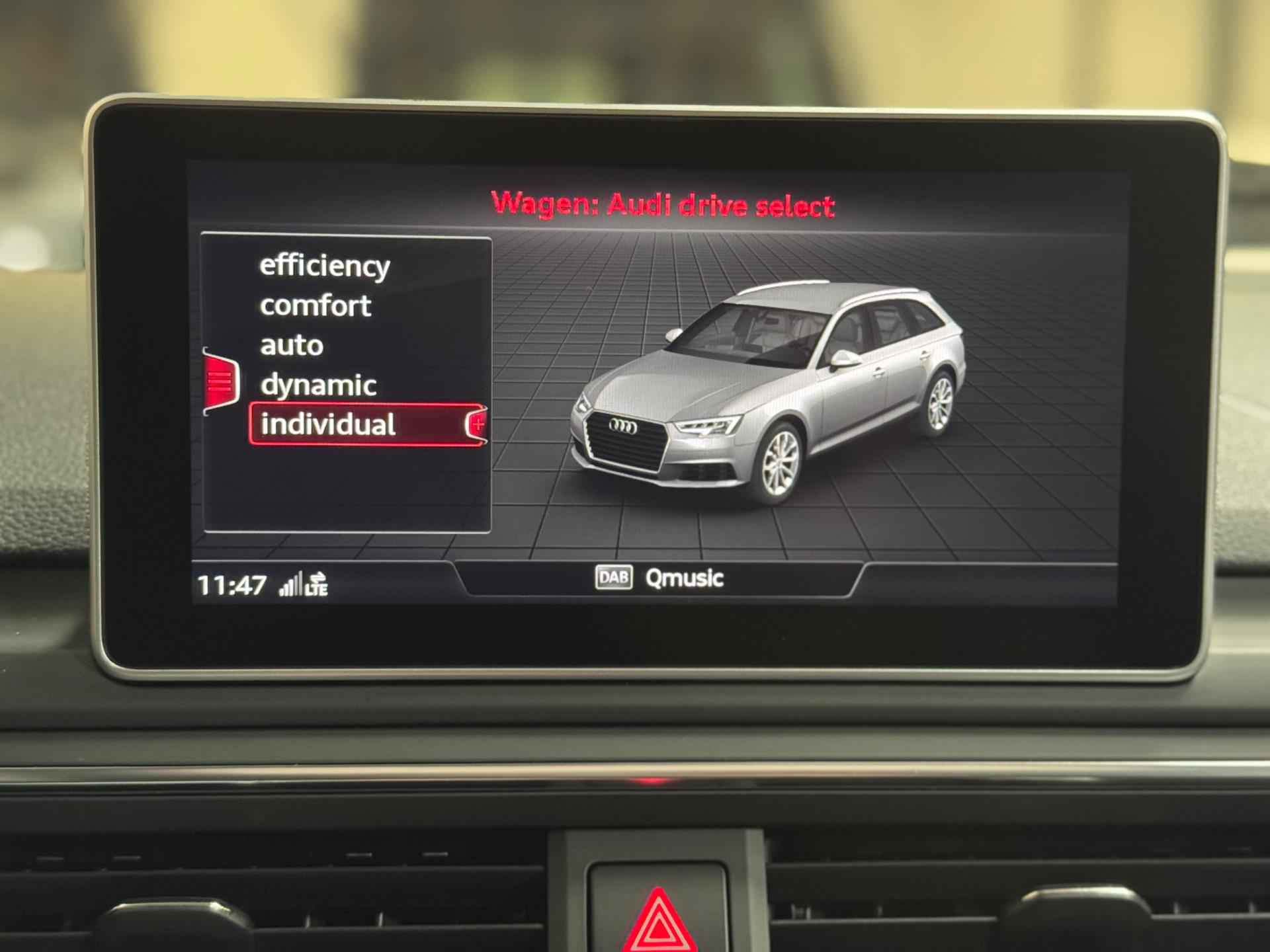This screenshot has width=1270, height=952.
Task: Open the DAB Qmusic radio bar
Action: click(659, 578)
